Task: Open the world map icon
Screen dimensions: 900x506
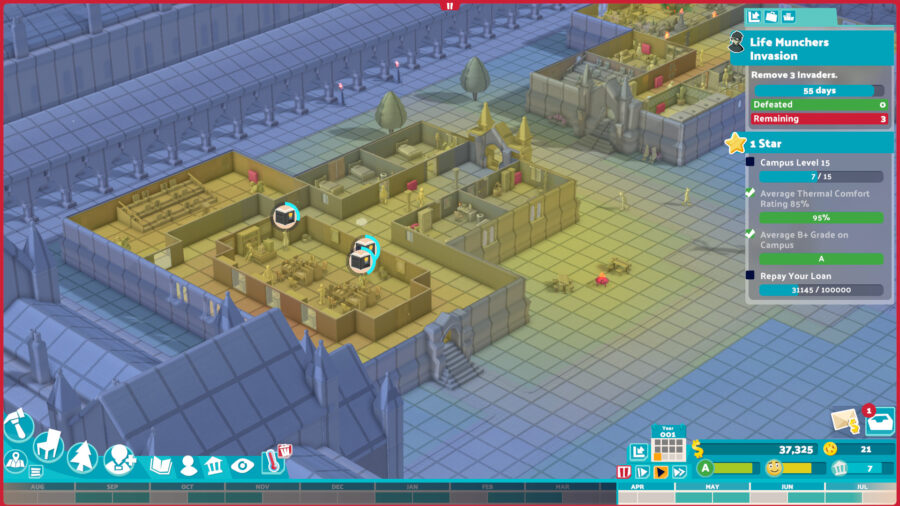Action: click(x=15, y=461)
